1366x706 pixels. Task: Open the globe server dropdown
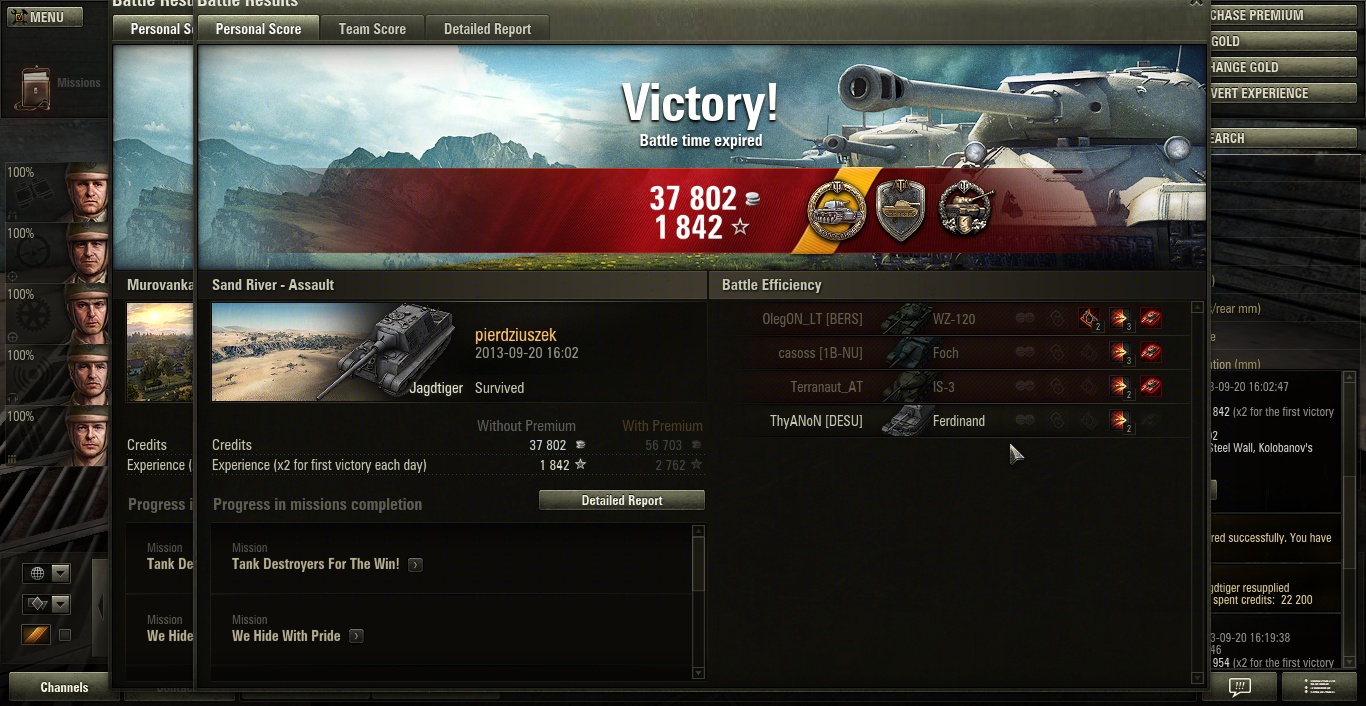47,573
